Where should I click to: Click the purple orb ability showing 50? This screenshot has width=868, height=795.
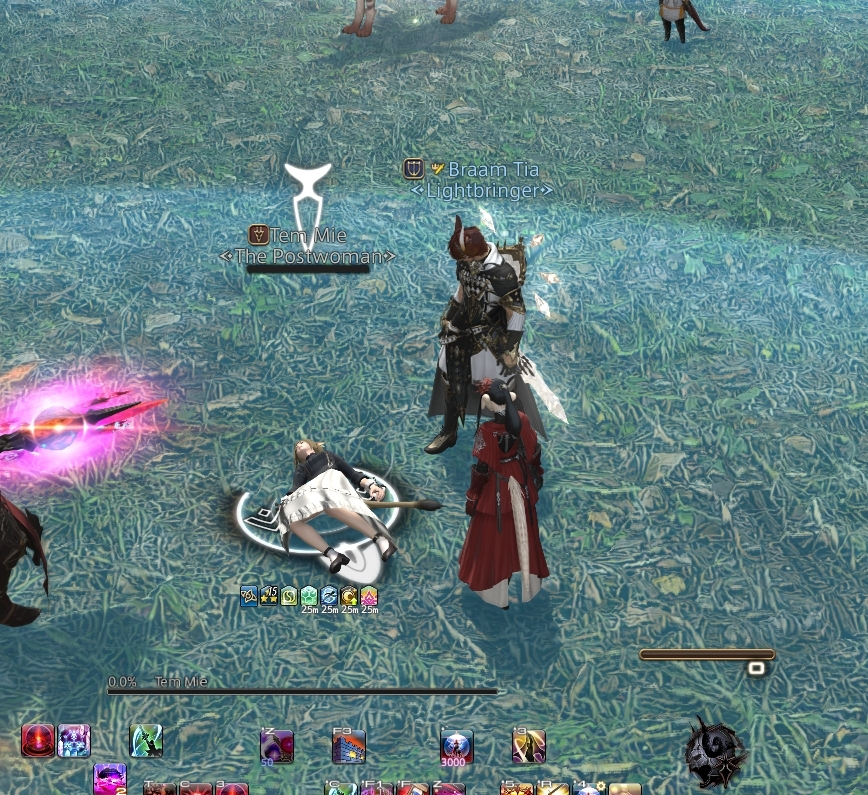click(276, 746)
